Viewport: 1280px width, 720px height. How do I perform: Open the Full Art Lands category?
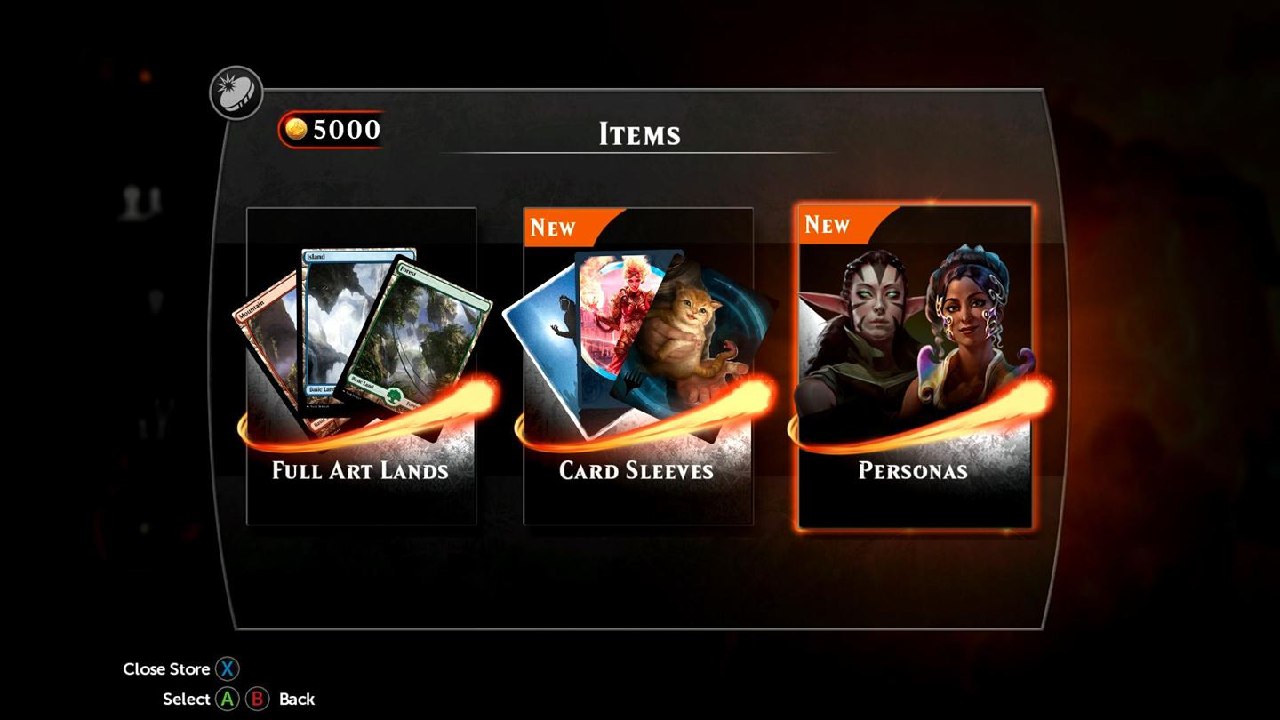pyautogui.click(x=361, y=366)
